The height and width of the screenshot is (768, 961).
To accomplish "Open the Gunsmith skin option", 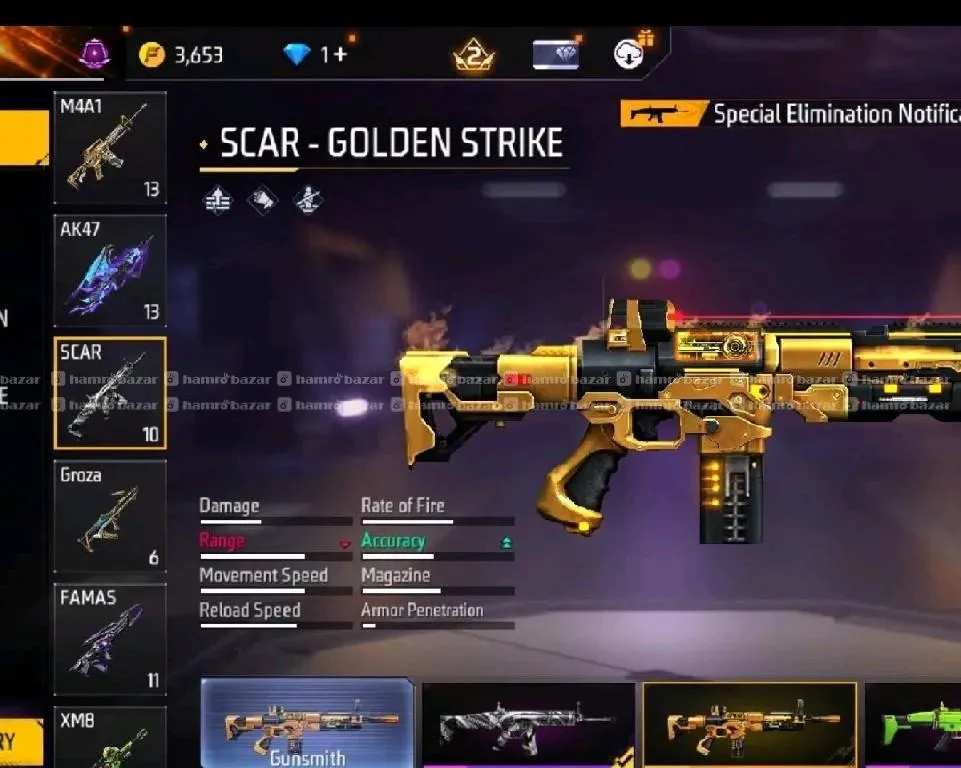I will pyautogui.click(x=307, y=724).
